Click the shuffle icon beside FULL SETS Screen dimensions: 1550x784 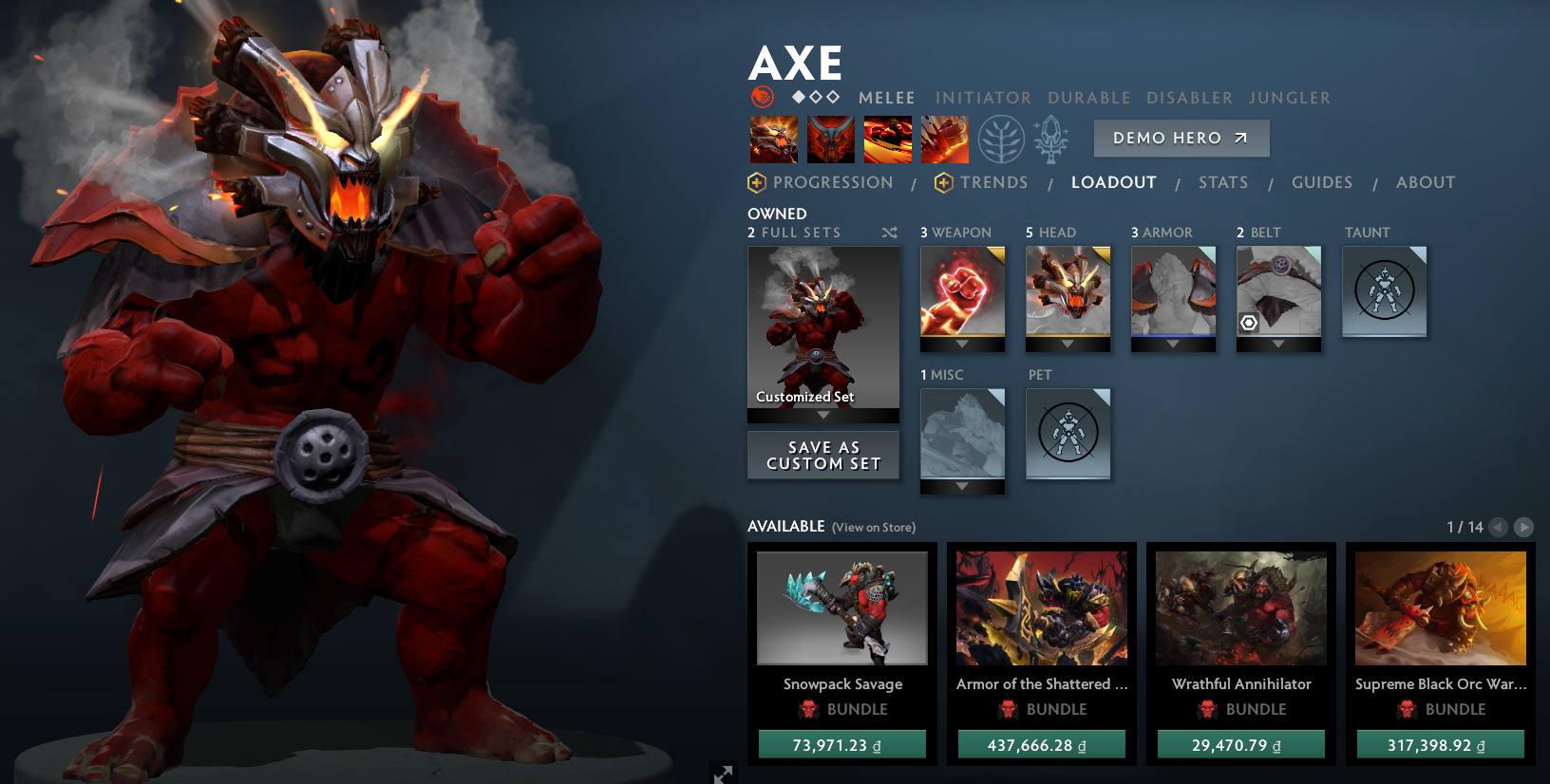click(x=889, y=232)
